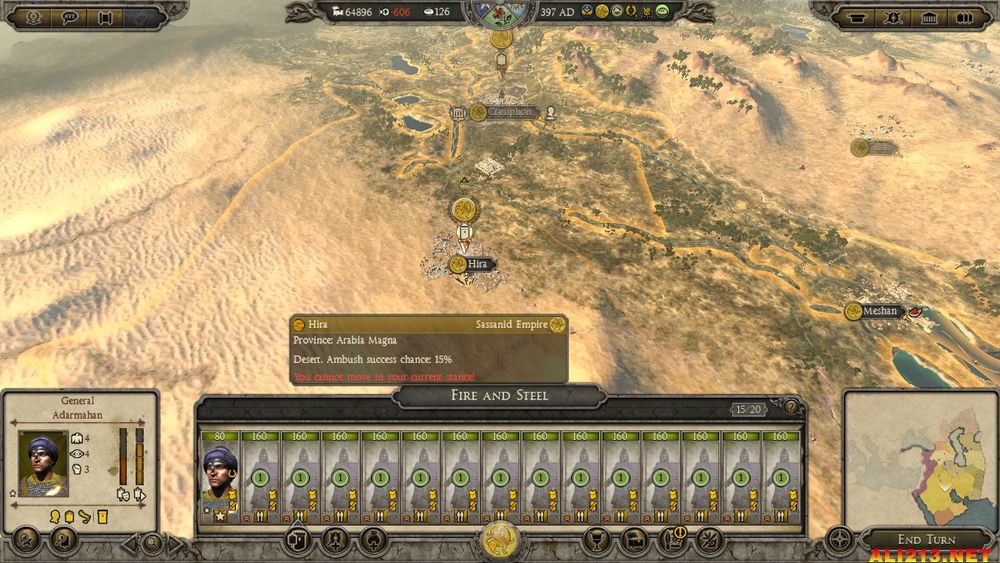Open the tall helmet button in bottom-left corner
The width and height of the screenshot is (1000, 563).
tap(27, 542)
